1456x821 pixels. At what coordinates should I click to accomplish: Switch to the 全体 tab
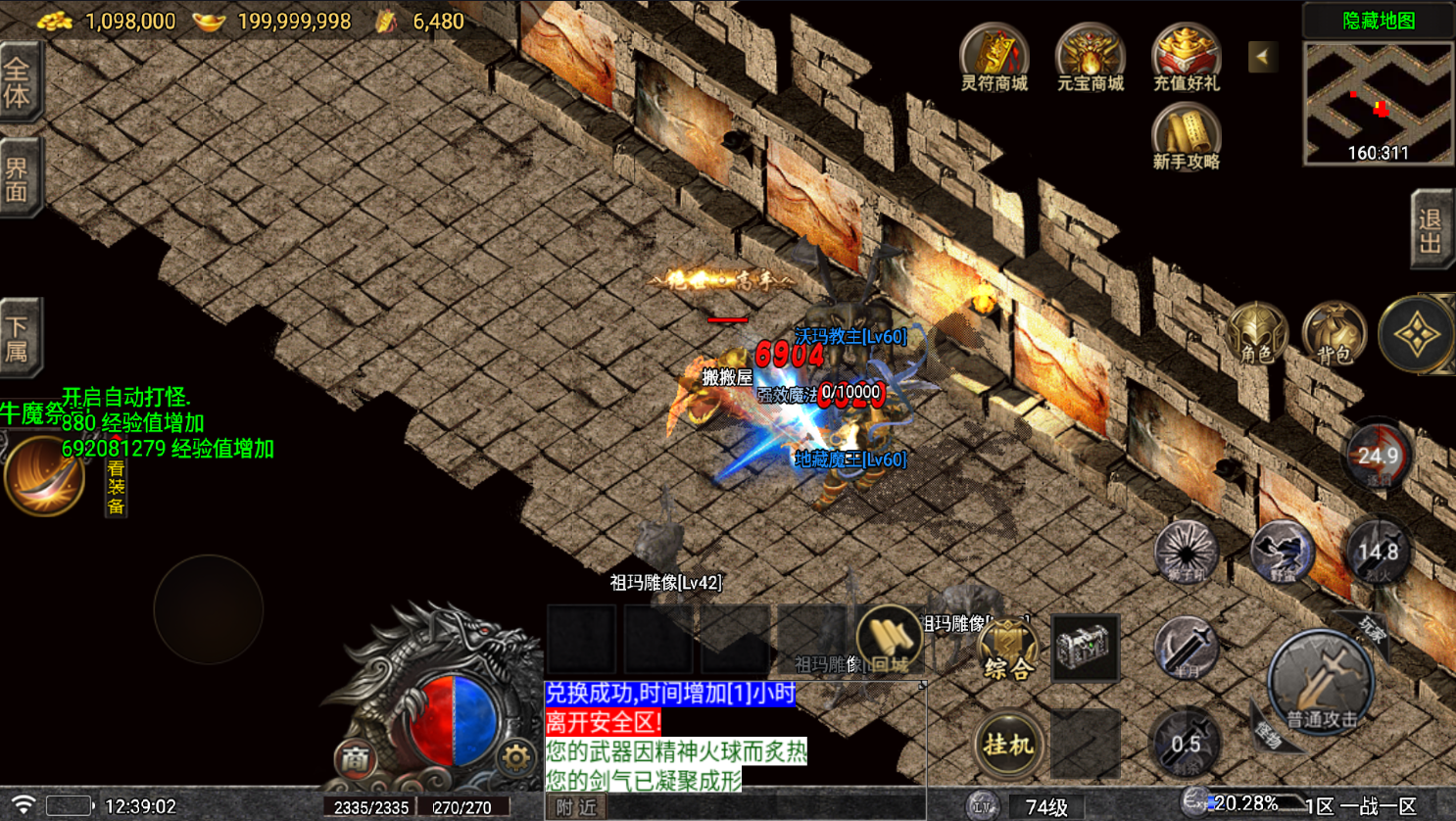(19, 82)
